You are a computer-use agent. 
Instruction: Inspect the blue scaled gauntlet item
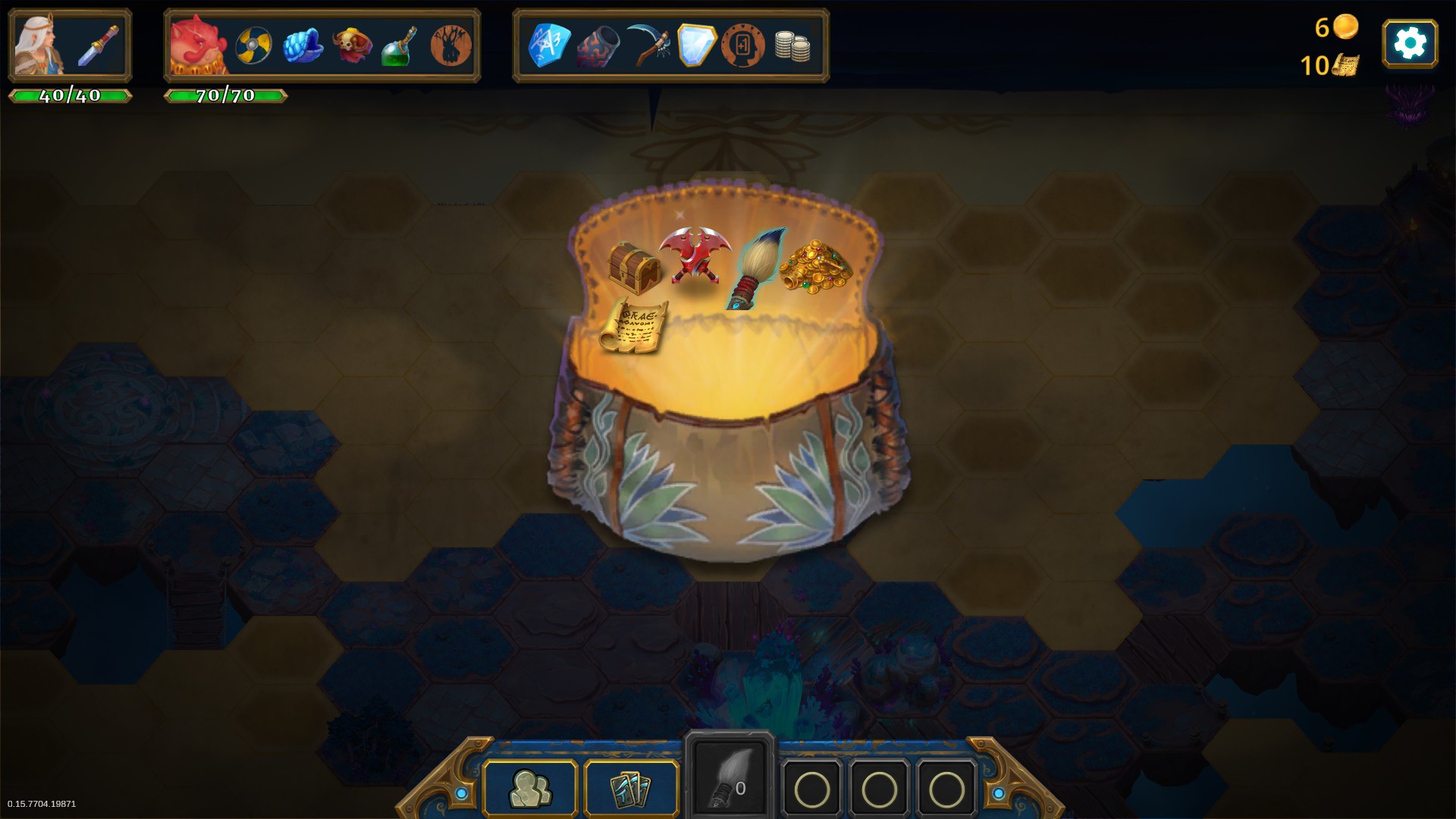click(303, 45)
